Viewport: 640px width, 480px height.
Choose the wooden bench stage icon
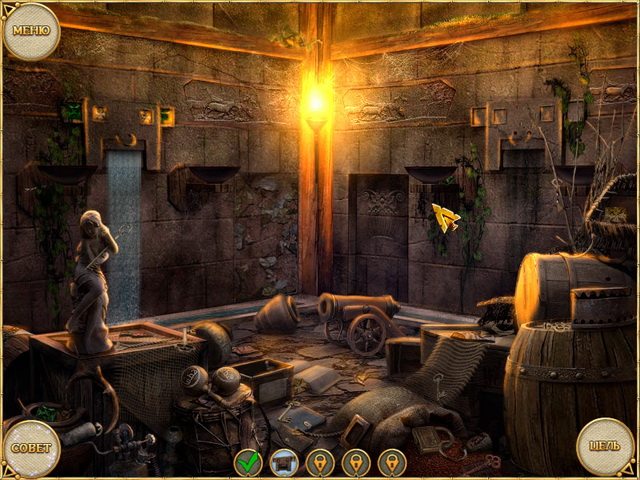click(284, 462)
